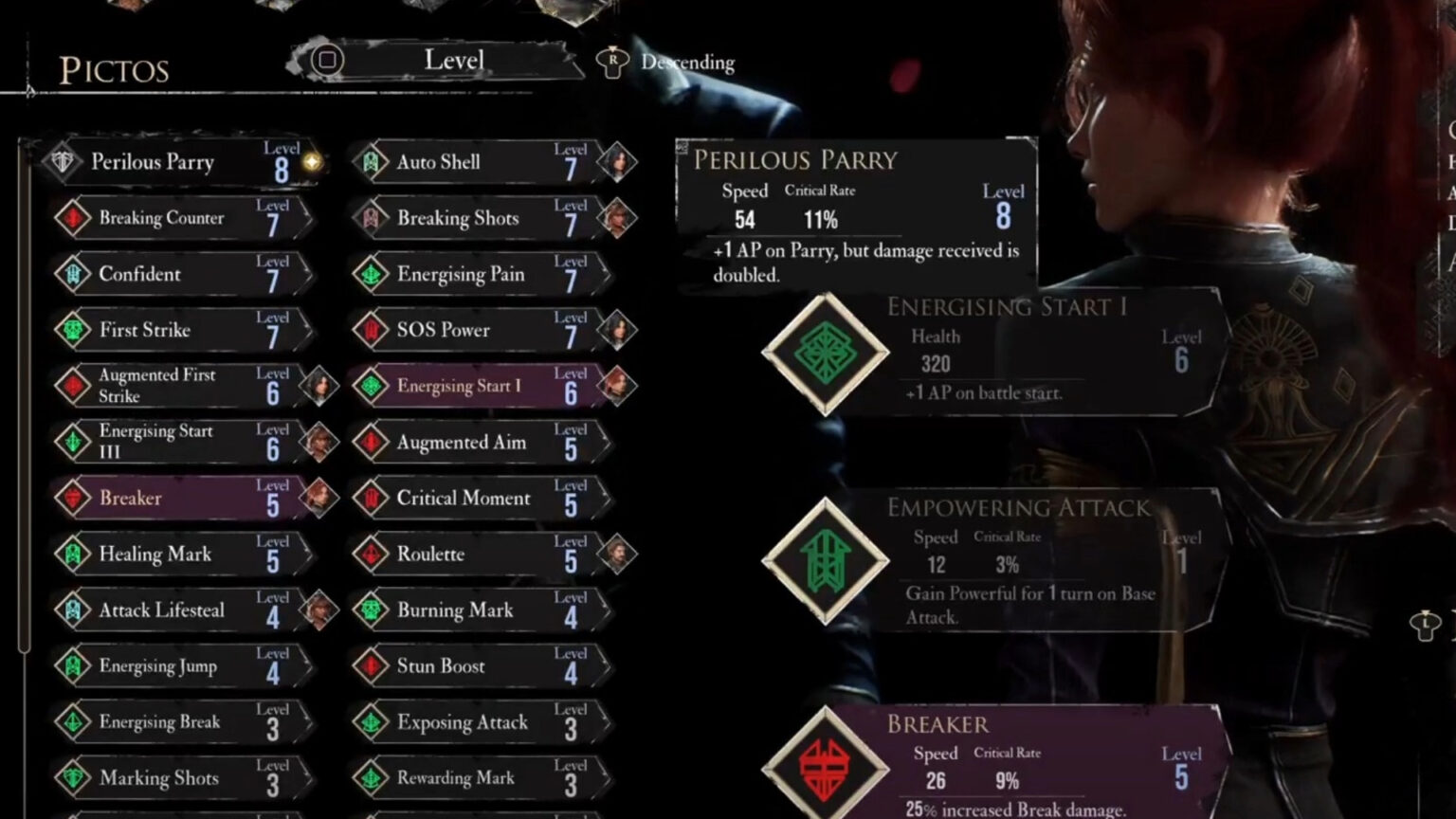
Task: Click the square controller button icon near Level
Action: (x=326, y=59)
